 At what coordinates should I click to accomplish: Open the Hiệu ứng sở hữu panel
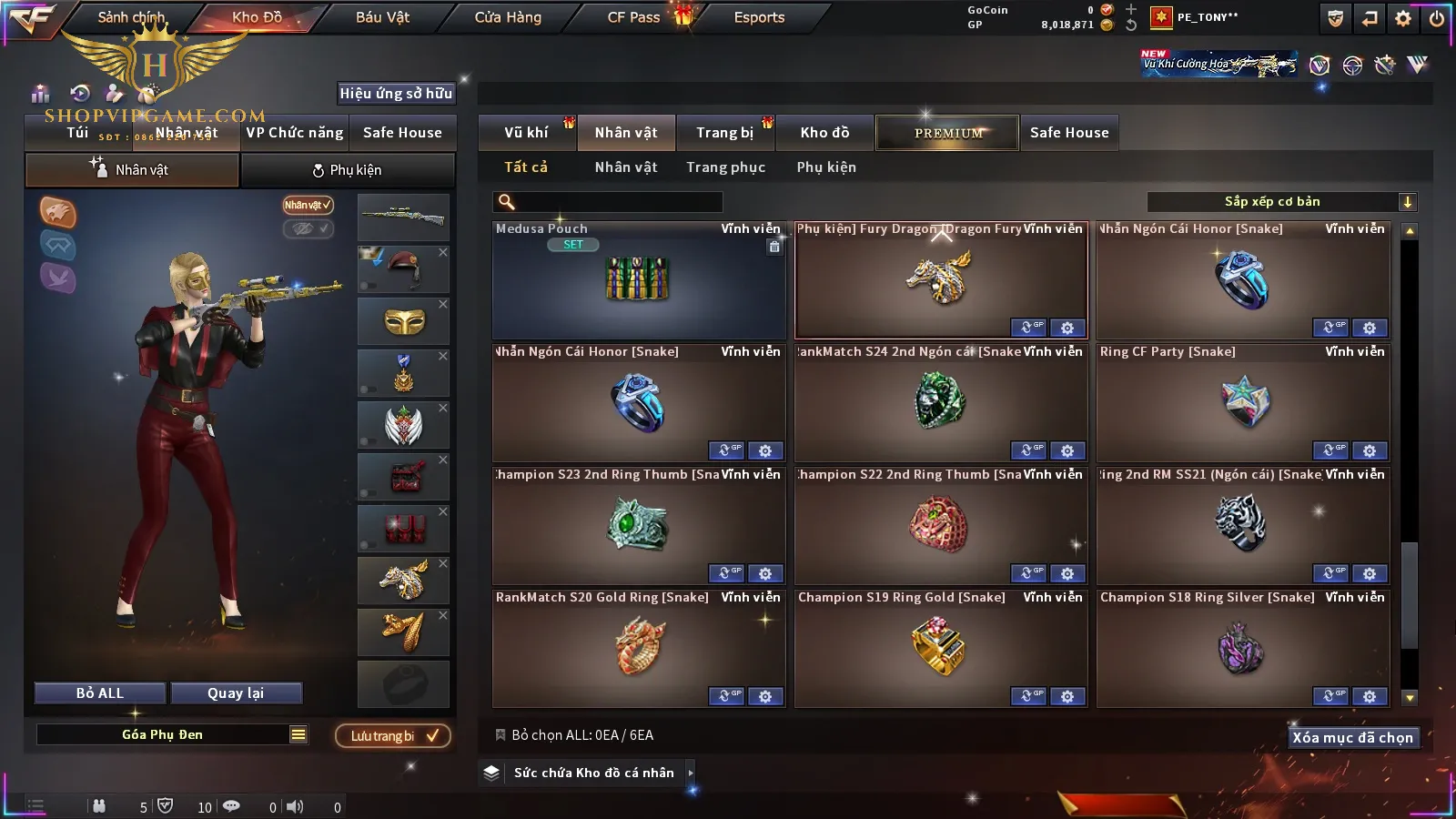coord(396,93)
